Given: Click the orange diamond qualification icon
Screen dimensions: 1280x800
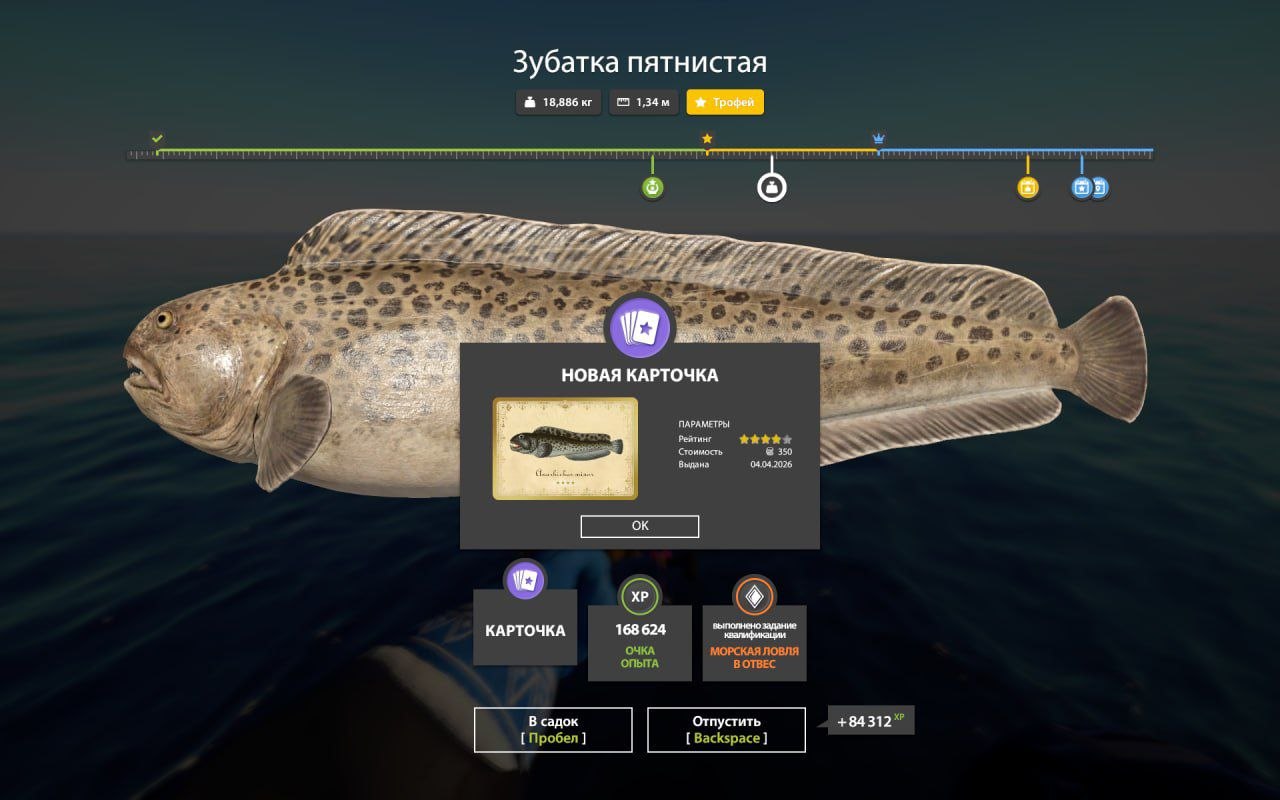Looking at the screenshot, I should [x=754, y=597].
